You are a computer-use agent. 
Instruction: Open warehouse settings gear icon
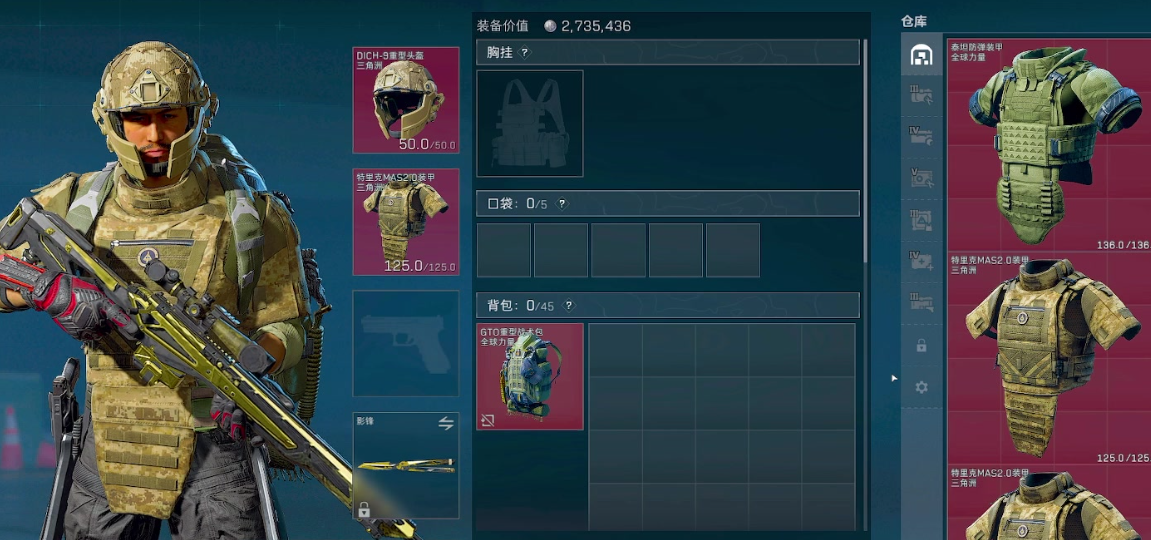tap(921, 387)
